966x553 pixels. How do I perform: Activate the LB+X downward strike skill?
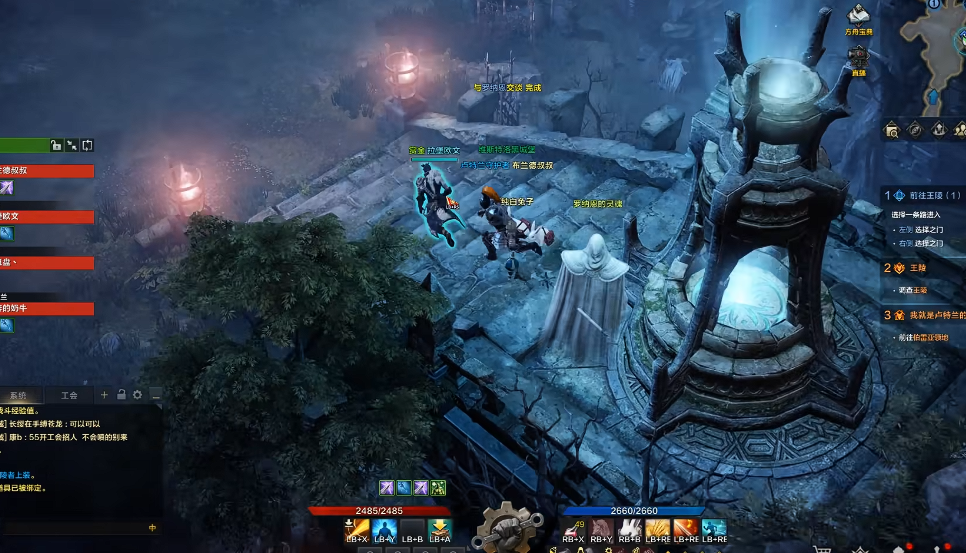click(x=357, y=530)
